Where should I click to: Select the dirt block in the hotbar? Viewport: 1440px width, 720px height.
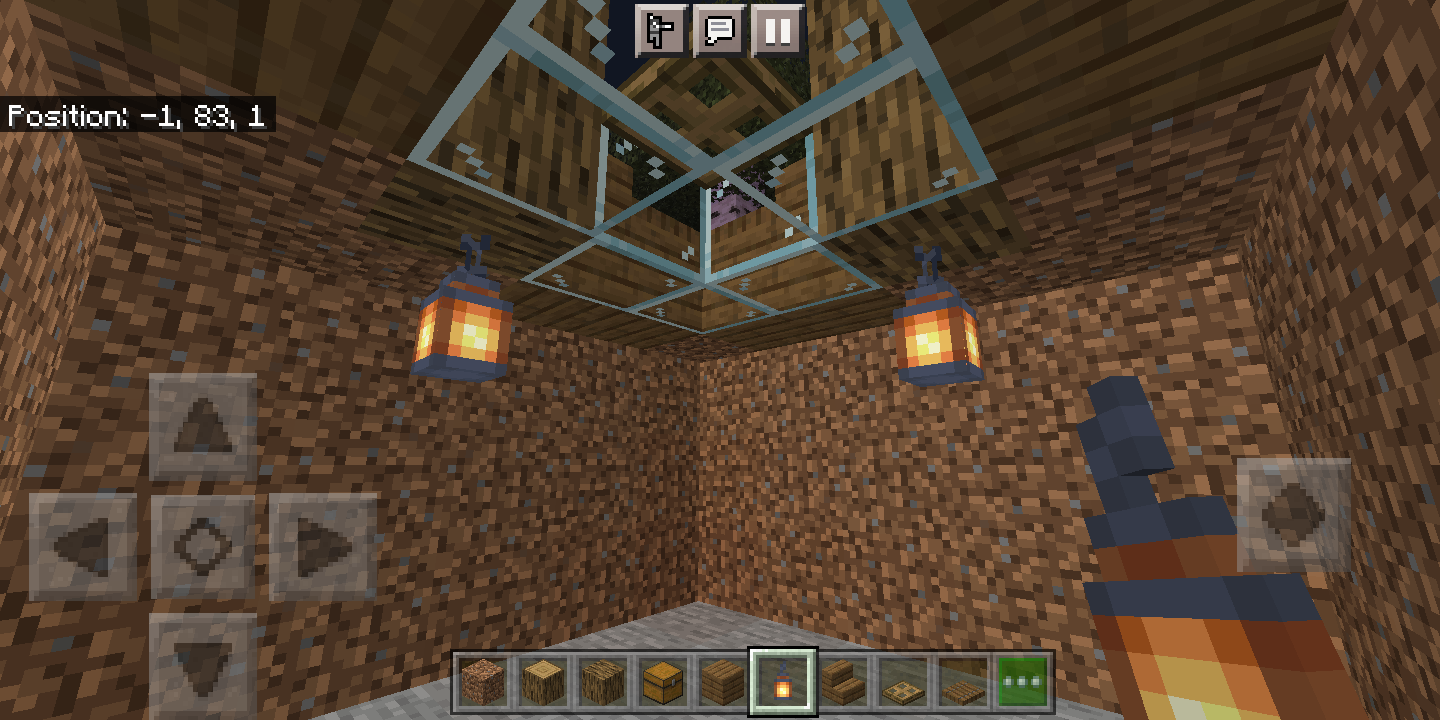click(483, 682)
